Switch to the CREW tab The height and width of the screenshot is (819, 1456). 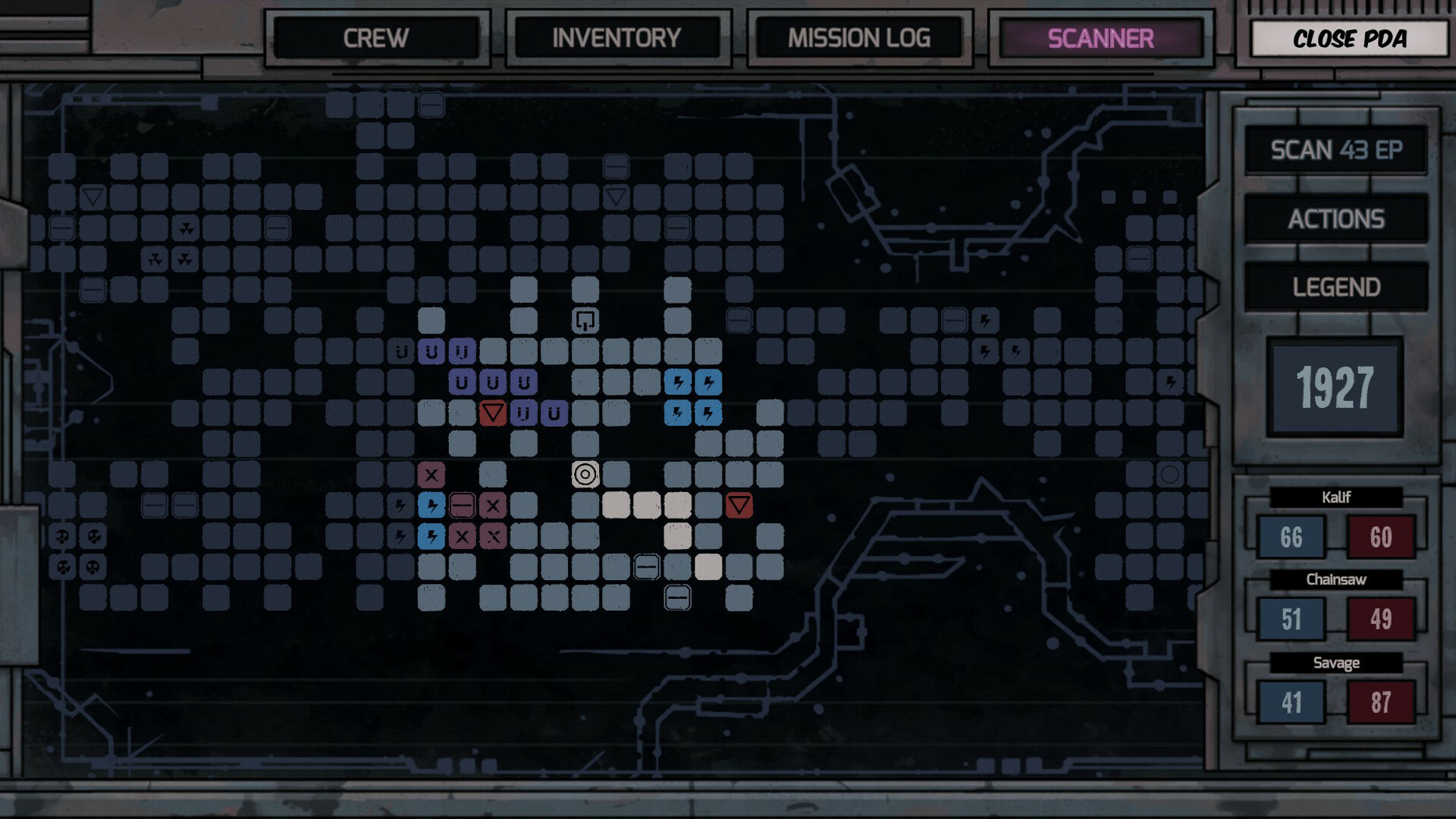coord(377,39)
